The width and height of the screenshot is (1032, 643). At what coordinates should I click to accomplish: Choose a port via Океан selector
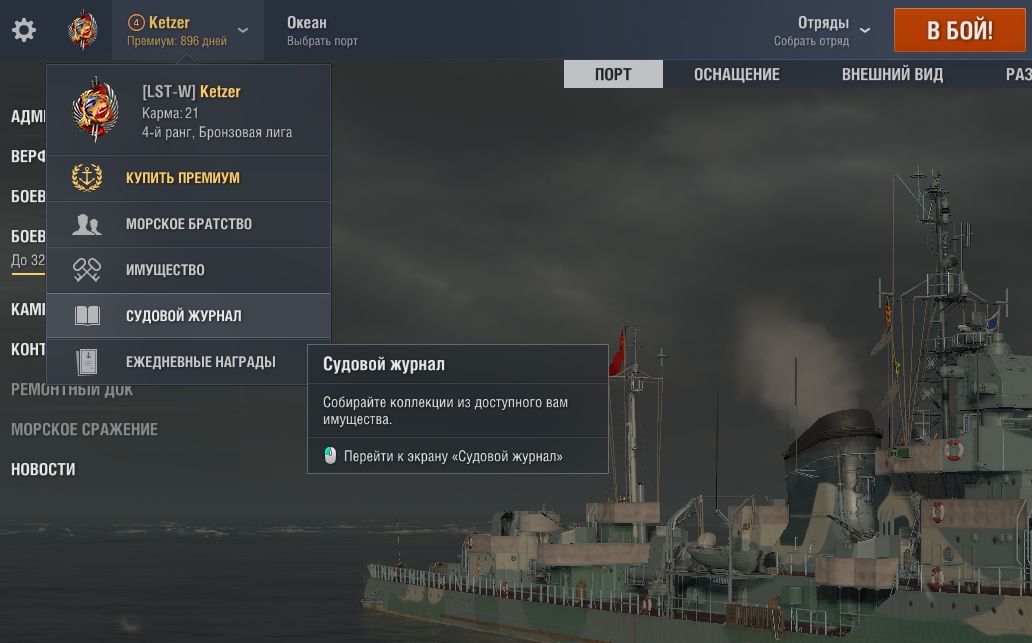click(x=322, y=30)
